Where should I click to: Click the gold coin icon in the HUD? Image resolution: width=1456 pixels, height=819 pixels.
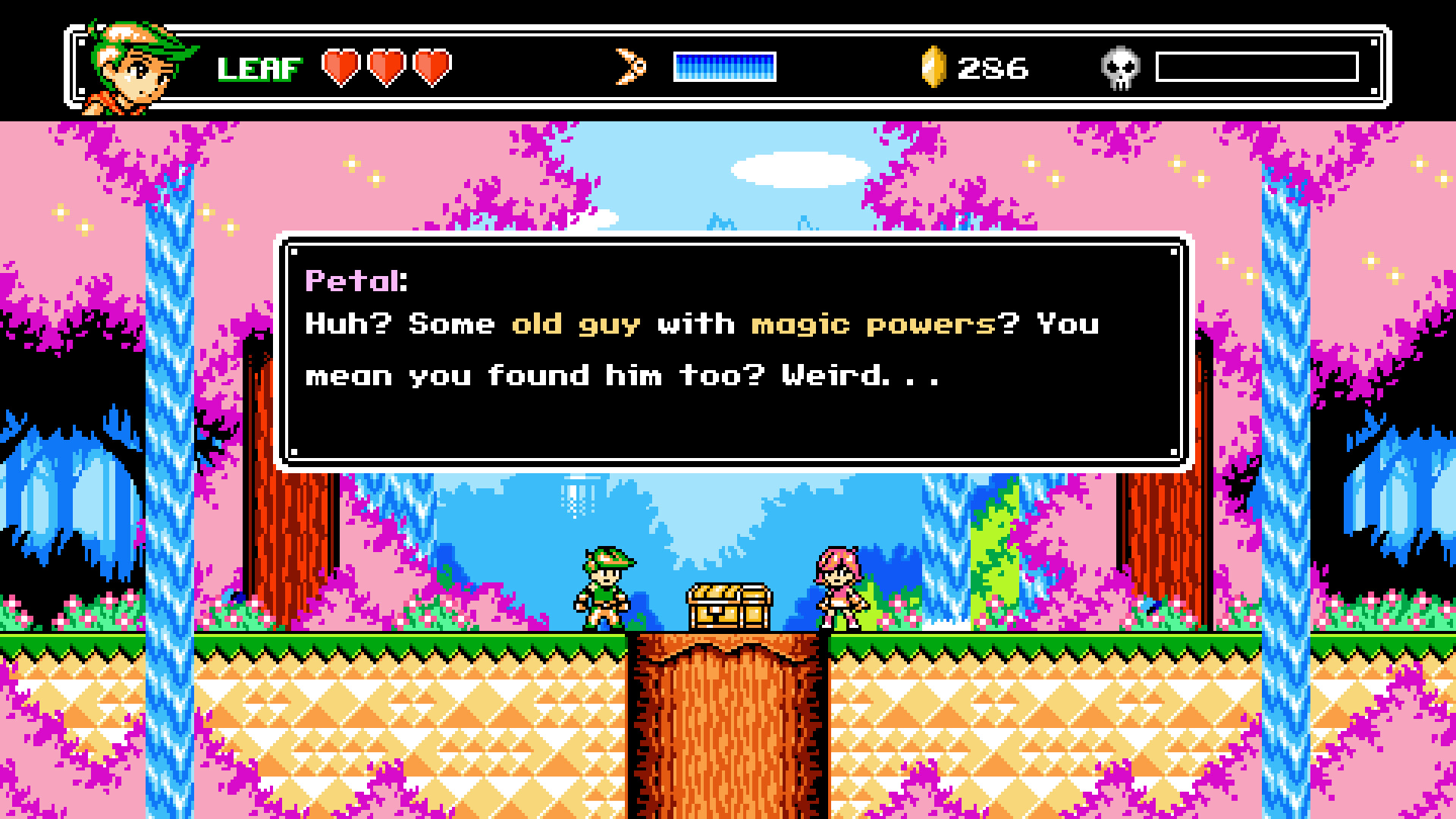tap(934, 67)
